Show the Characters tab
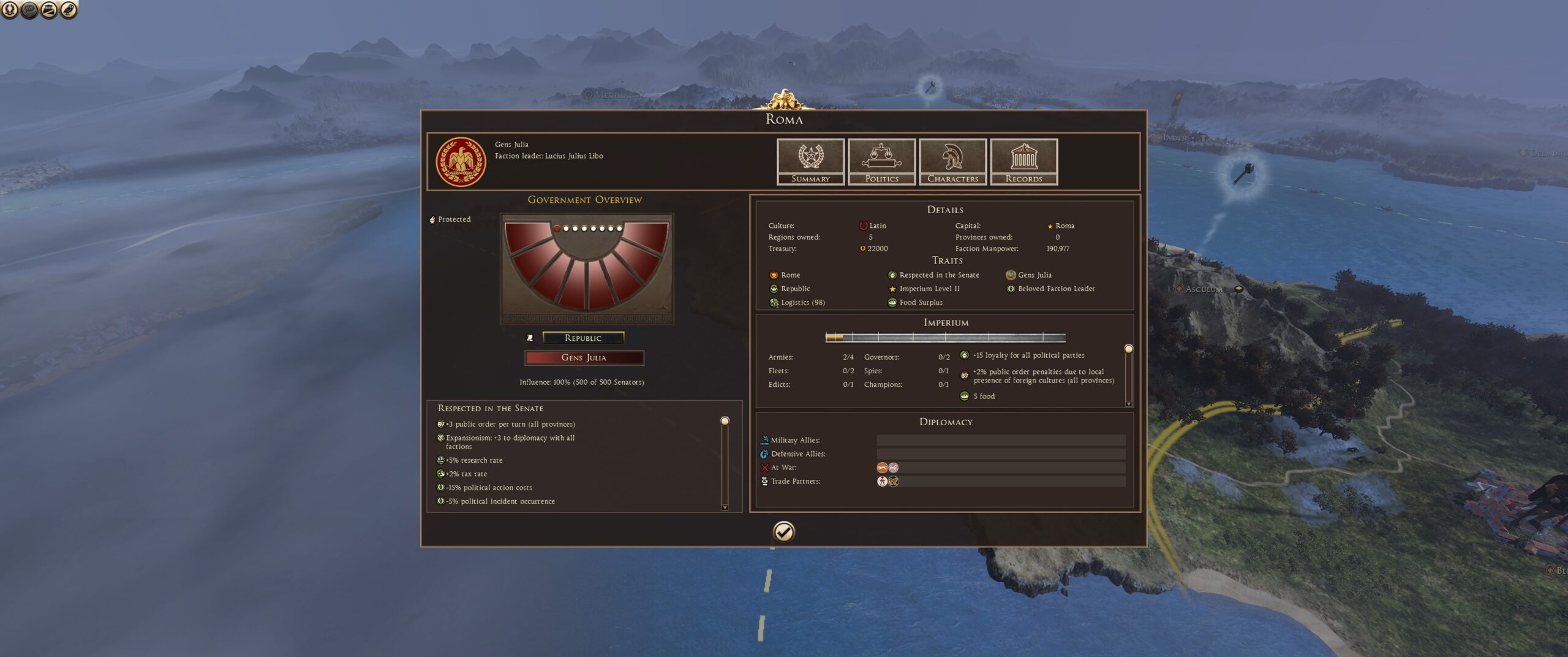Screen dimensions: 1568x657 (x=952, y=161)
